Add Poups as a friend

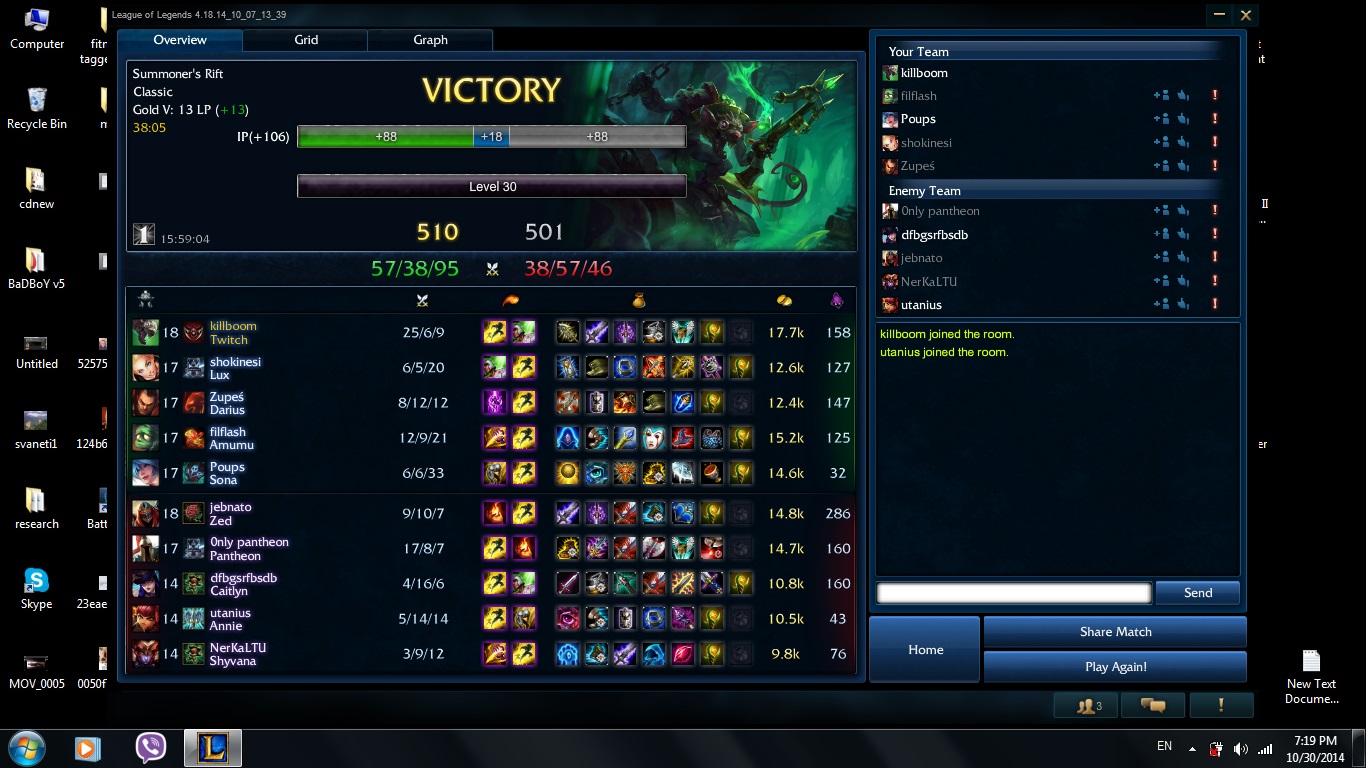tap(1161, 119)
